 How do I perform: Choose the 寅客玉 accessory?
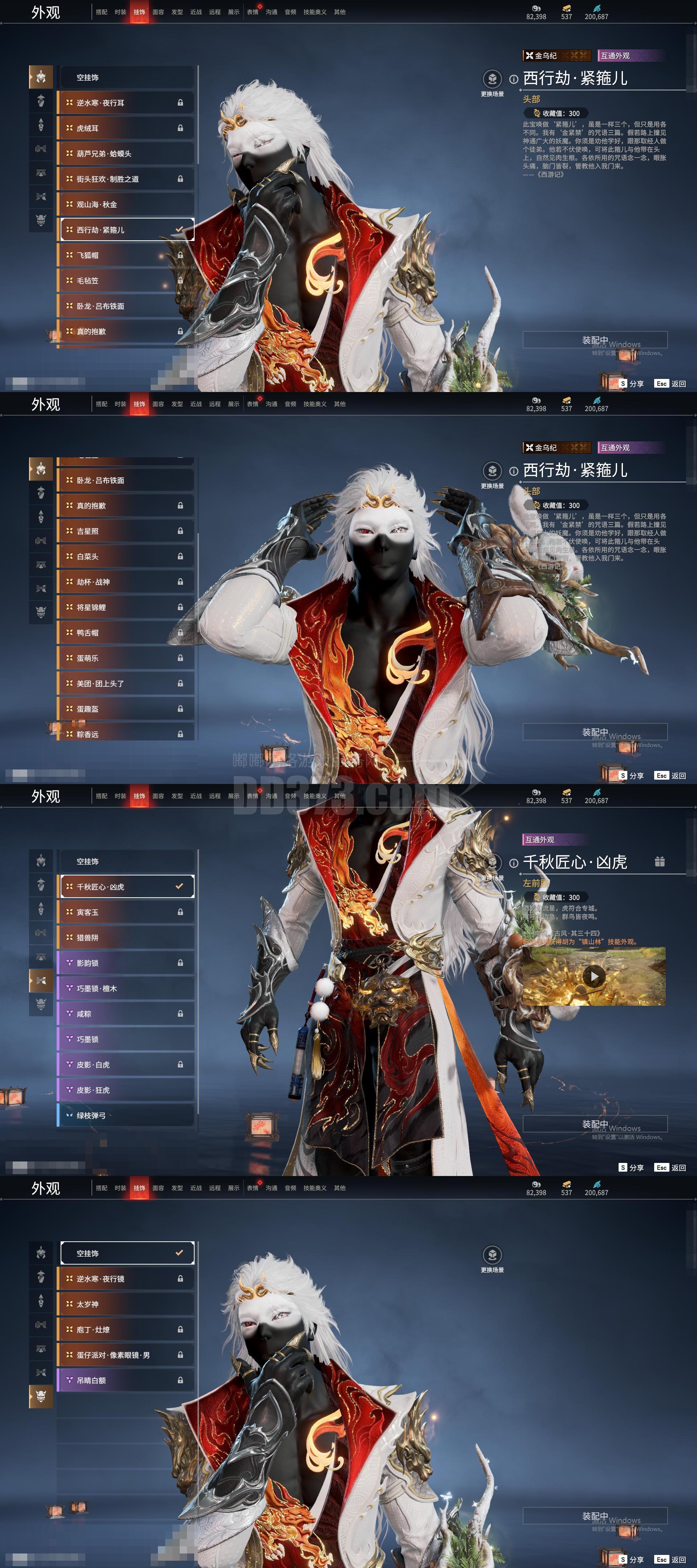[126, 912]
